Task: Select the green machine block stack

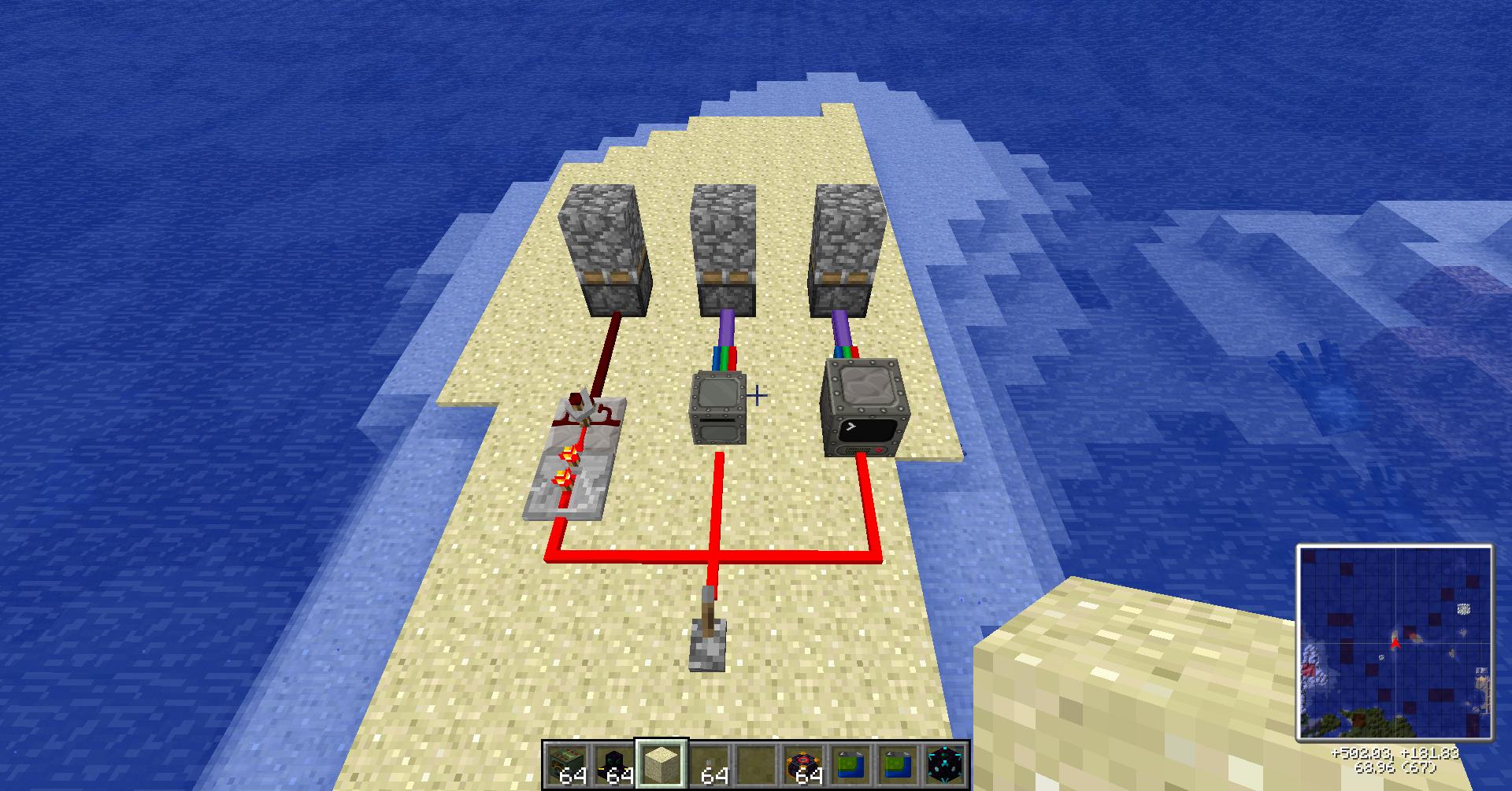Action: (x=568, y=764)
